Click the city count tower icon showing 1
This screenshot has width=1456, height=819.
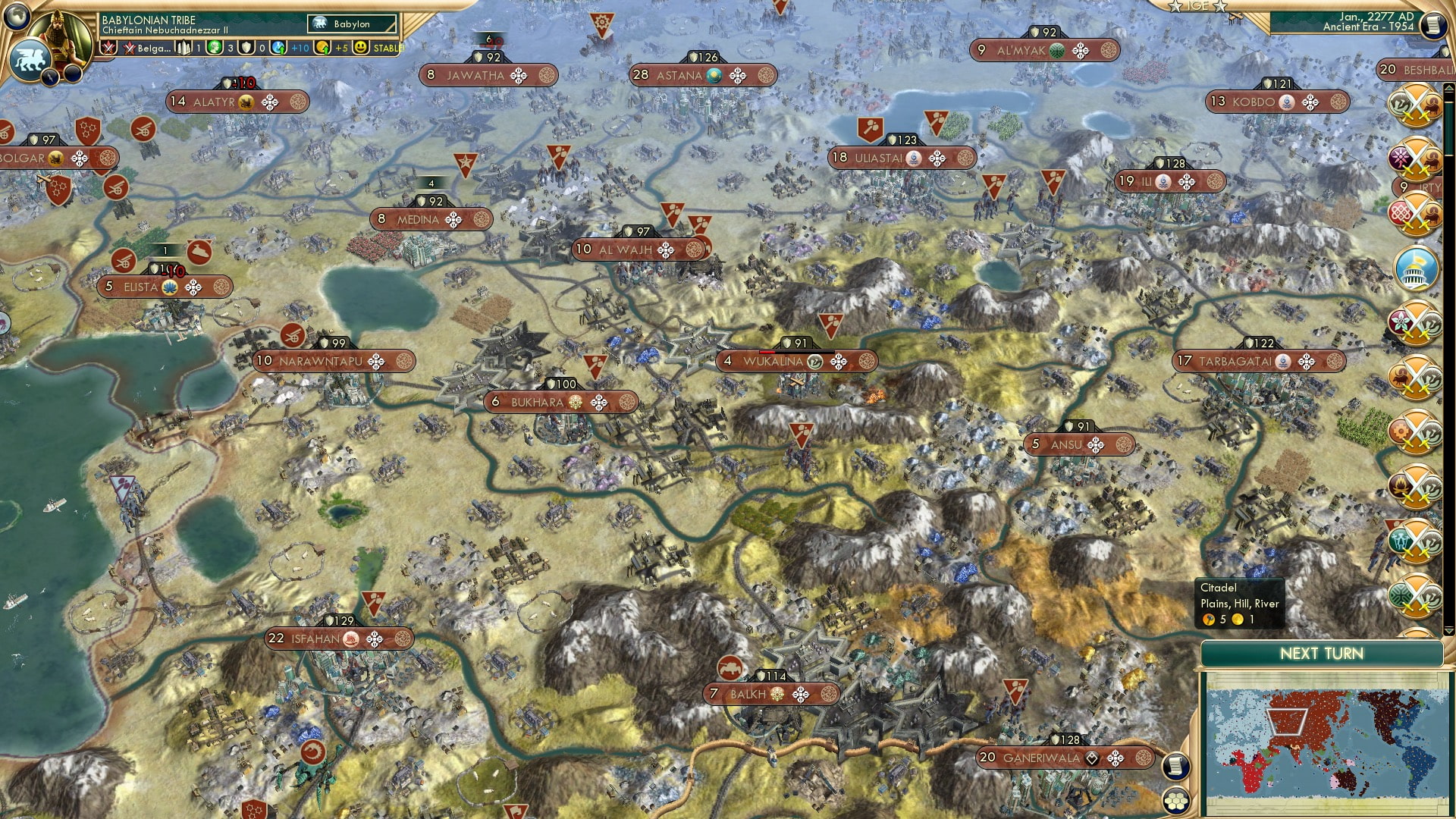pyautogui.click(x=185, y=48)
